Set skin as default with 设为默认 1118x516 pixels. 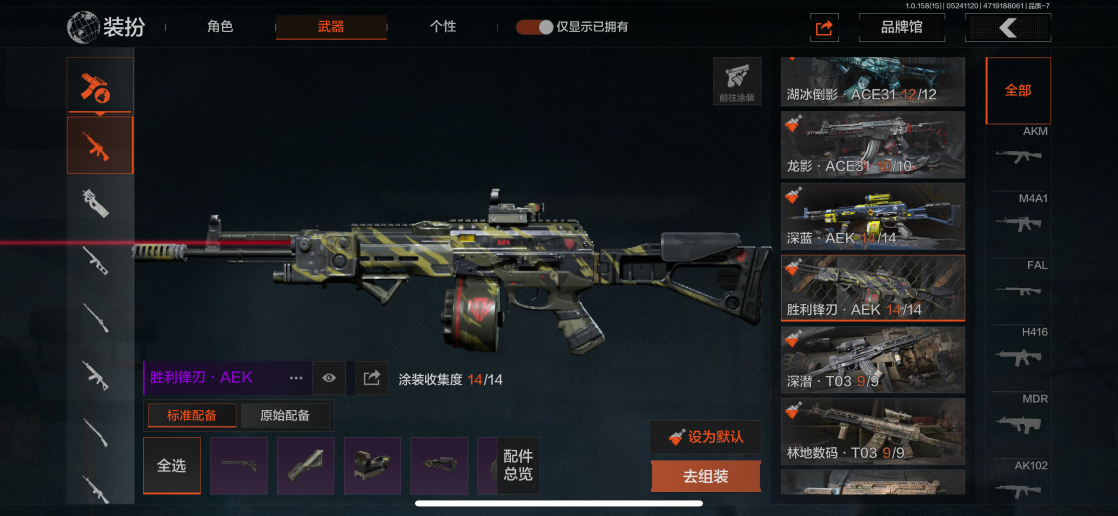[706, 437]
